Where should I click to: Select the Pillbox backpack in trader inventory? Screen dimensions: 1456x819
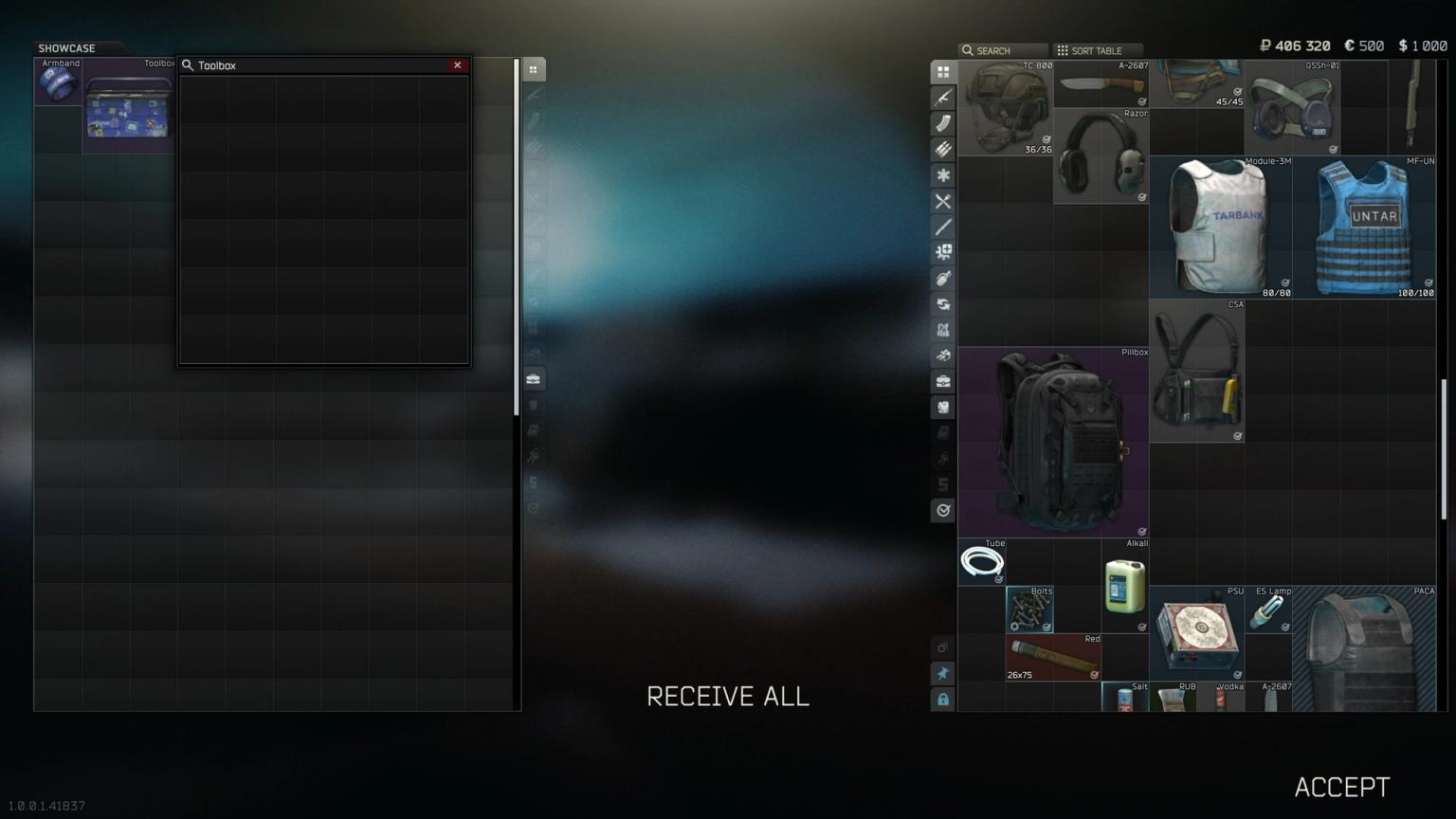[1053, 439]
